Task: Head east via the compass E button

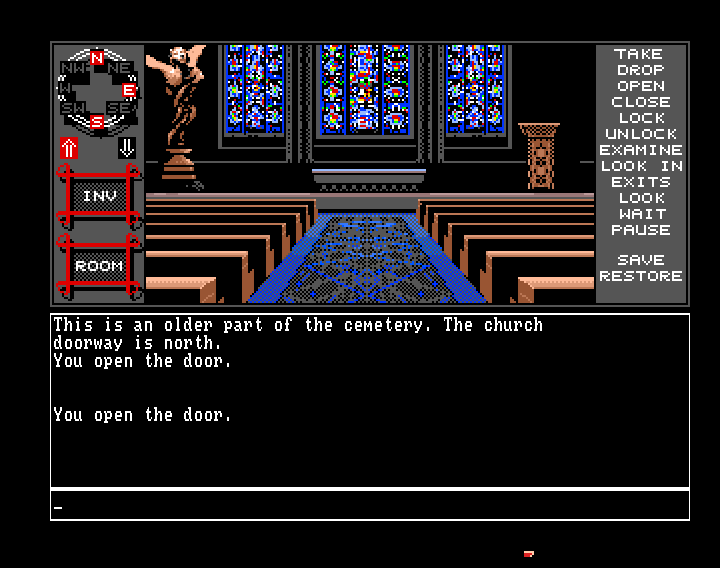Action: pos(129,91)
